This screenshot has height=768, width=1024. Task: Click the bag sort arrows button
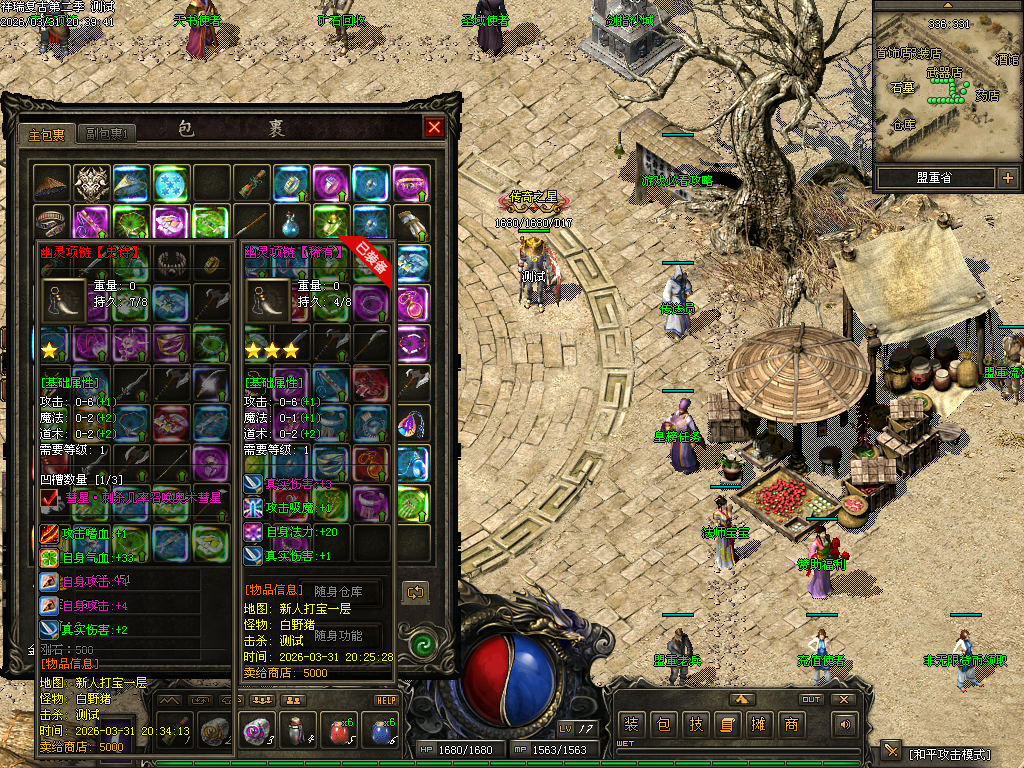point(415,592)
